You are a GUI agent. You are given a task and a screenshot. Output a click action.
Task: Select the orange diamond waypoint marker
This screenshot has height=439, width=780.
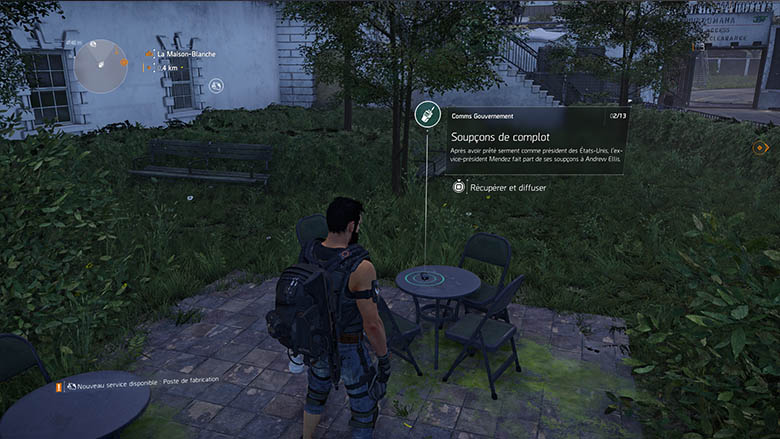(759, 148)
